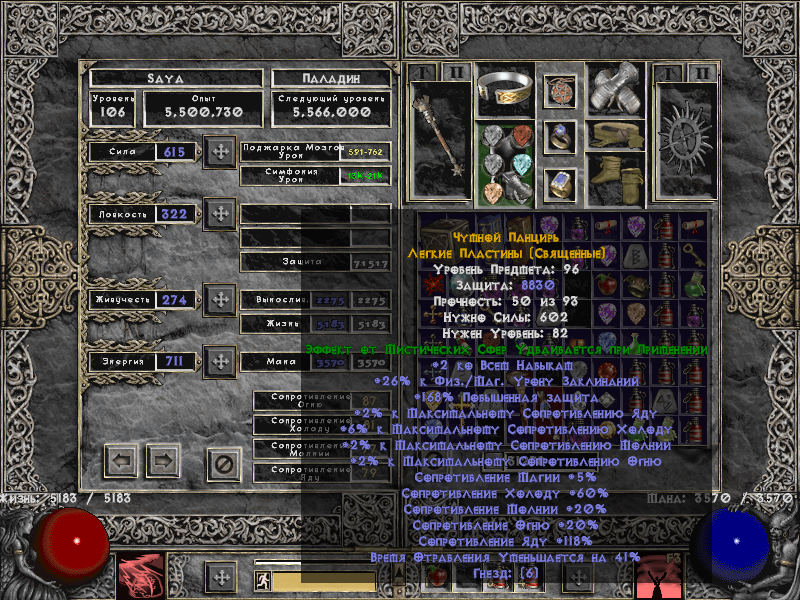Close the character stats panel
This screenshot has width=800, height=600.
224,463
